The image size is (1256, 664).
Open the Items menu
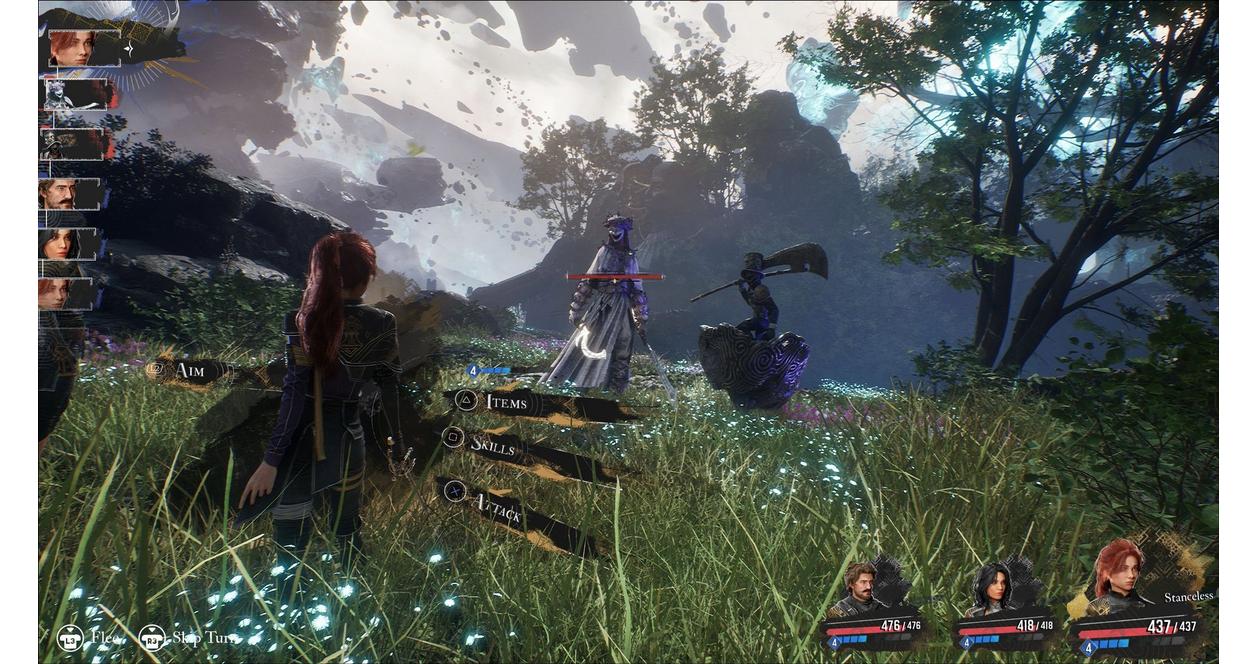click(506, 402)
